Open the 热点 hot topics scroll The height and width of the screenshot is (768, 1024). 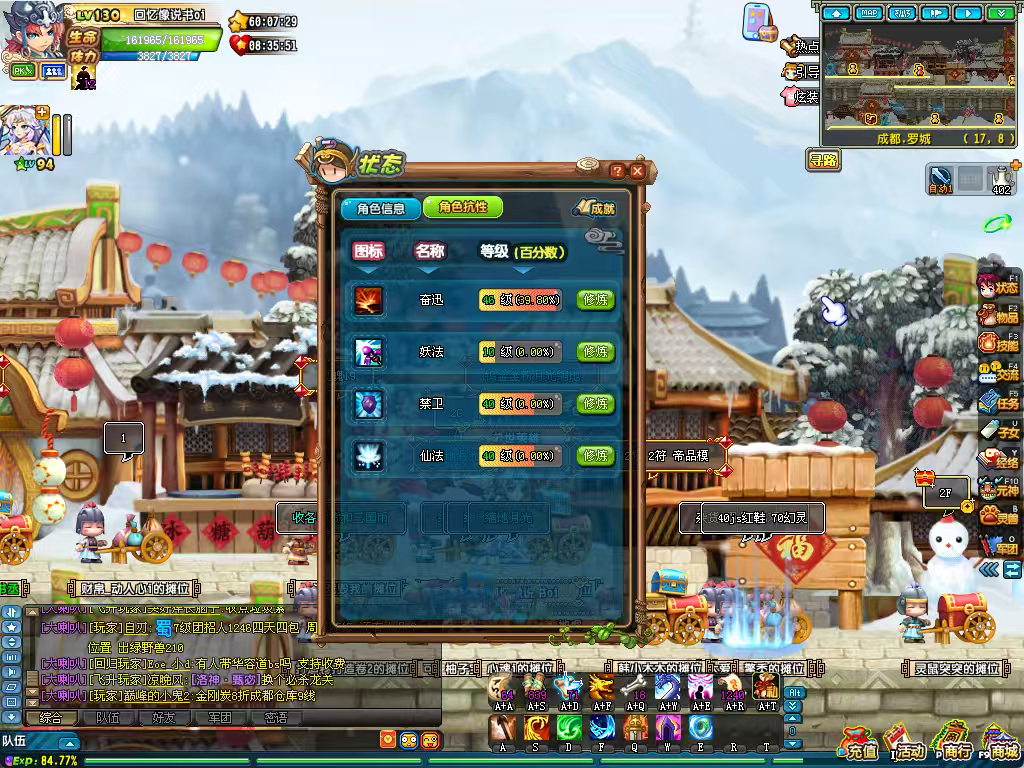(801, 46)
